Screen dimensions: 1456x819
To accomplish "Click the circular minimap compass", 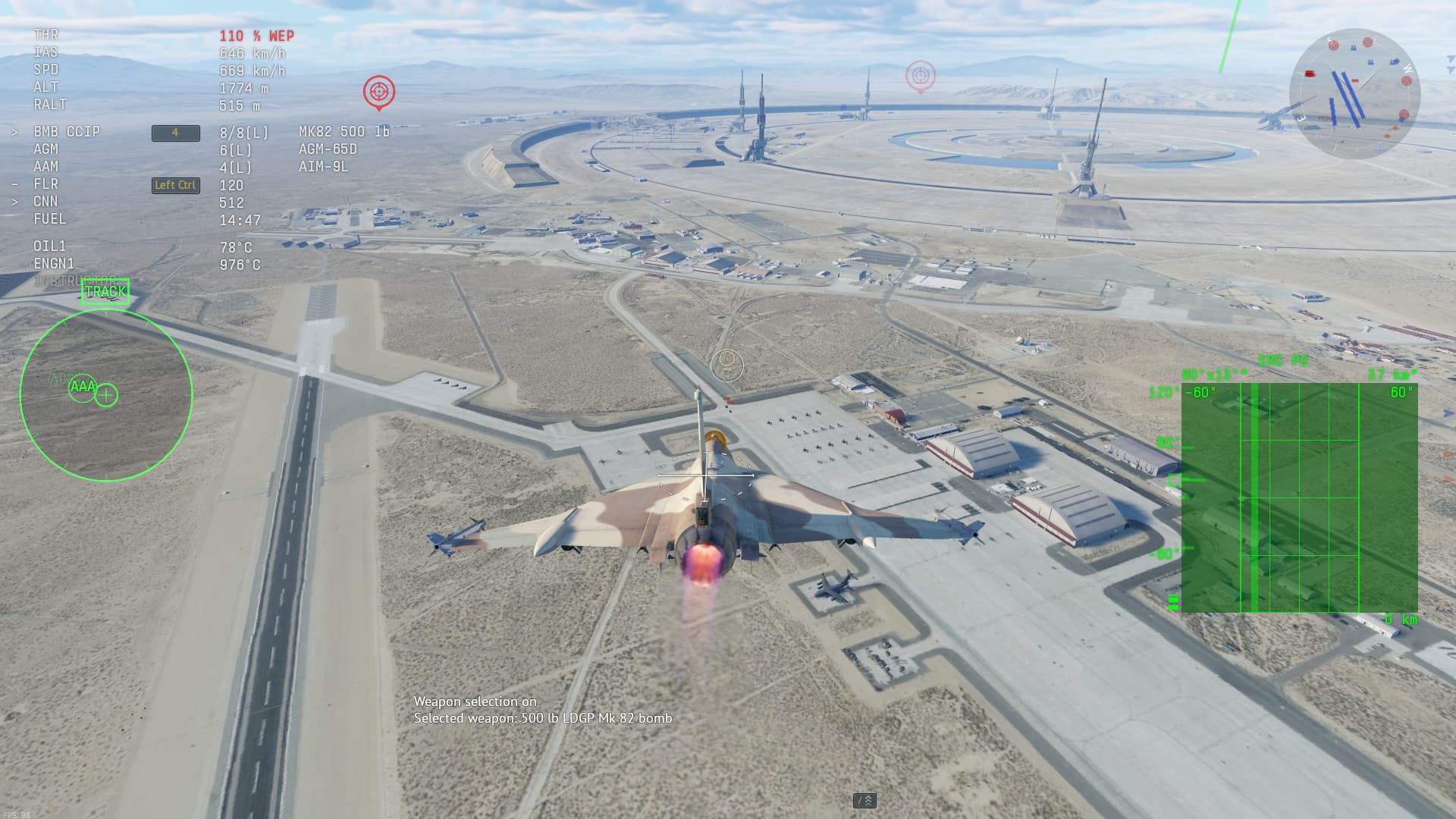I will pyautogui.click(x=1354, y=93).
